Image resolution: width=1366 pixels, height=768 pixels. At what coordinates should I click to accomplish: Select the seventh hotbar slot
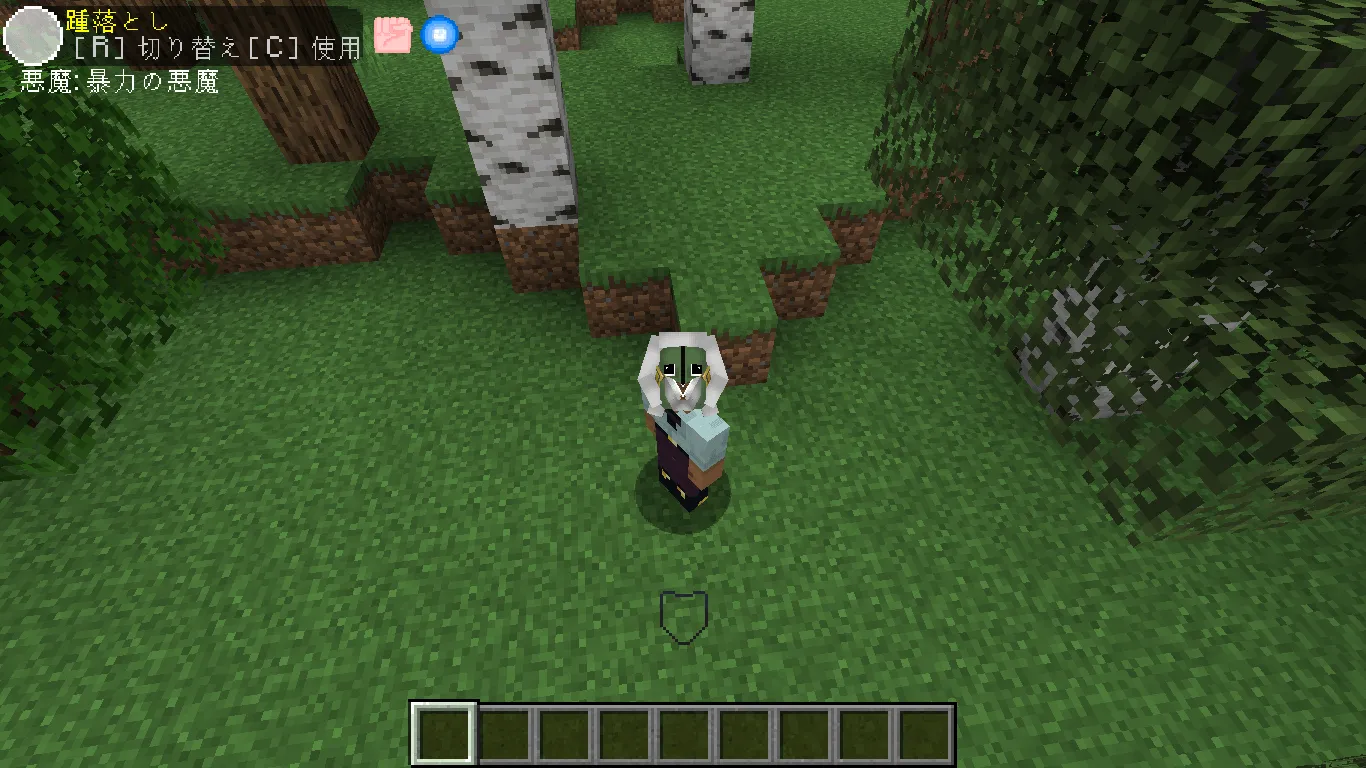coord(804,733)
